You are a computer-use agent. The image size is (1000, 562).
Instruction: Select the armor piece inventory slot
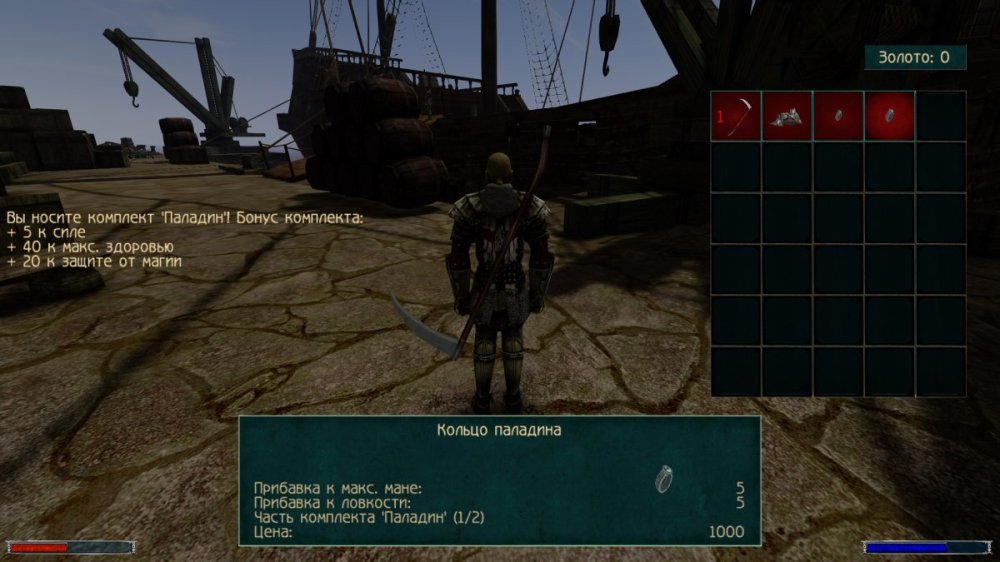pos(787,116)
